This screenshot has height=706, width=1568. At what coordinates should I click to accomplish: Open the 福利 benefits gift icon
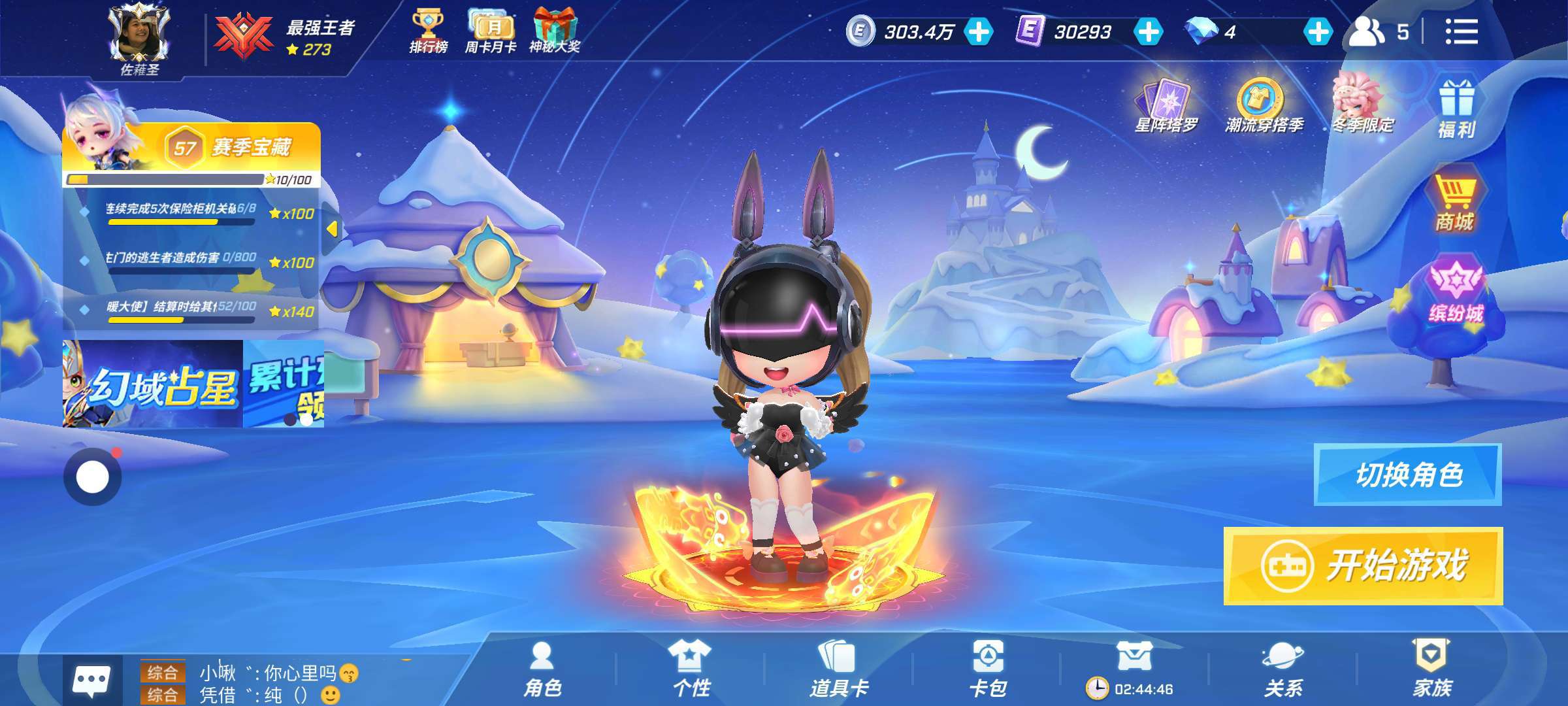[1456, 109]
